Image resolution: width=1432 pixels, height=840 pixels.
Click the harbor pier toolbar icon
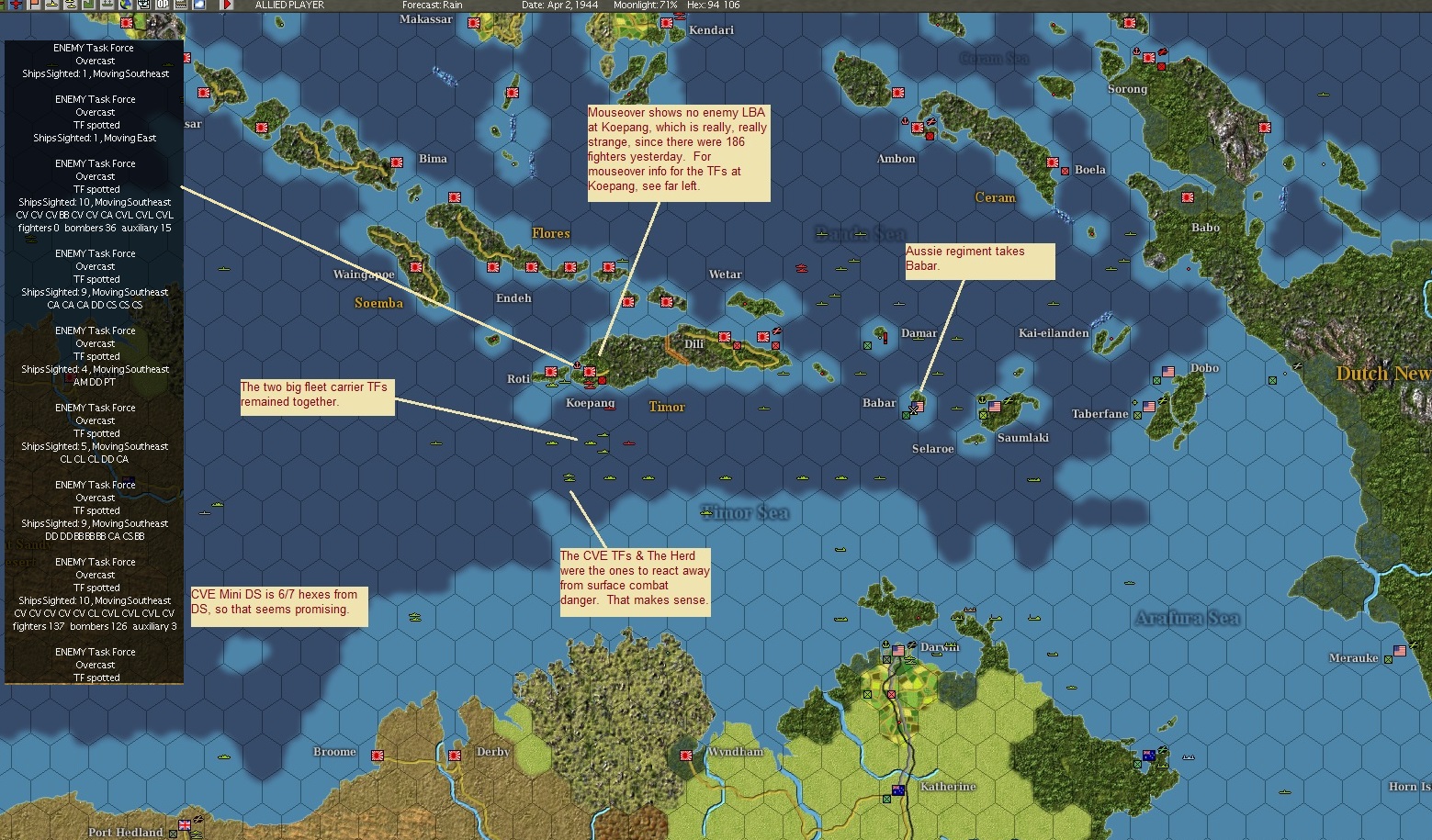click(109, 6)
